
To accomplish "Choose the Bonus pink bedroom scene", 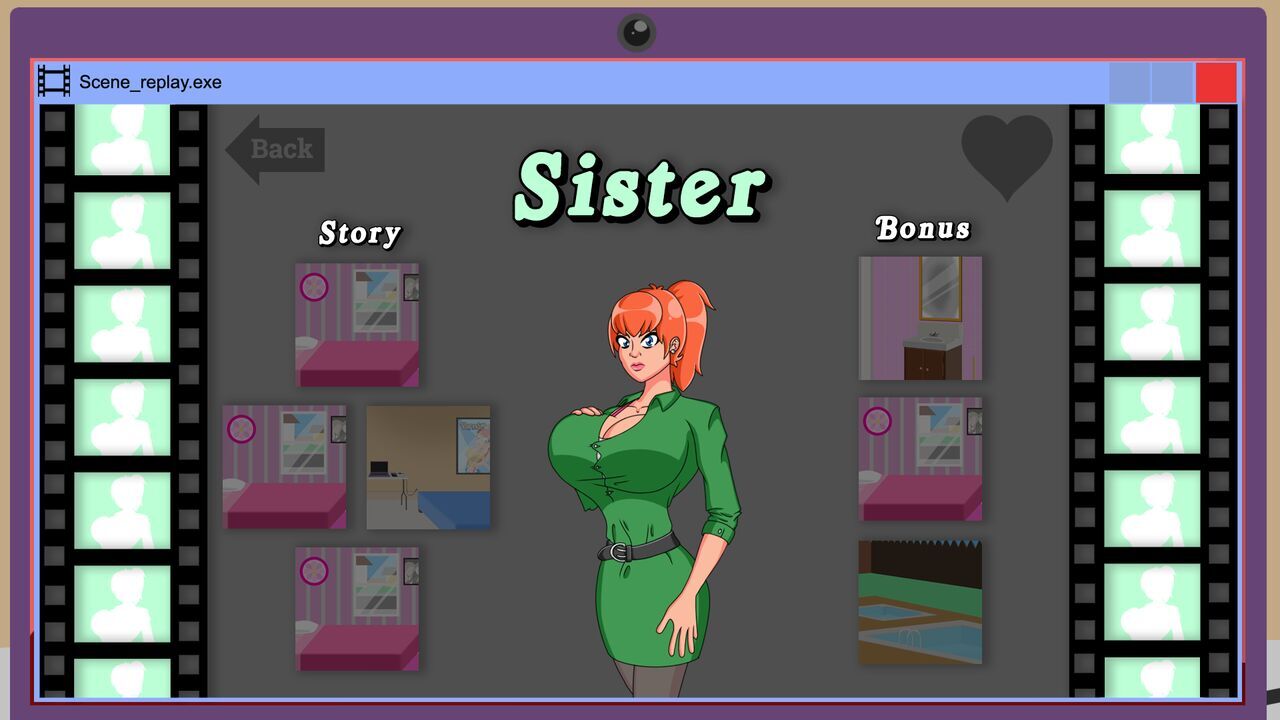I will pyautogui.click(x=920, y=459).
